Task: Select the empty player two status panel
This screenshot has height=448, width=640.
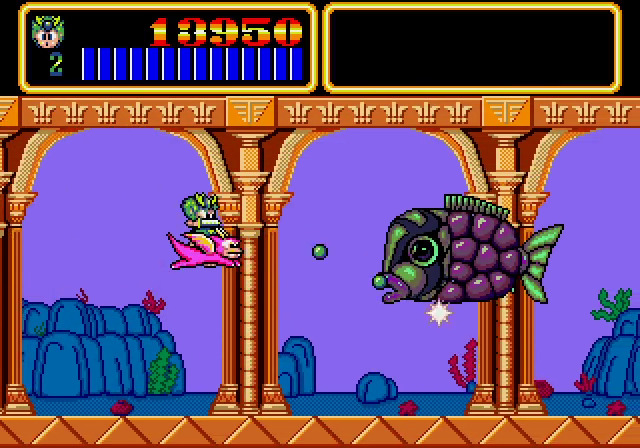Action: (x=472, y=47)
